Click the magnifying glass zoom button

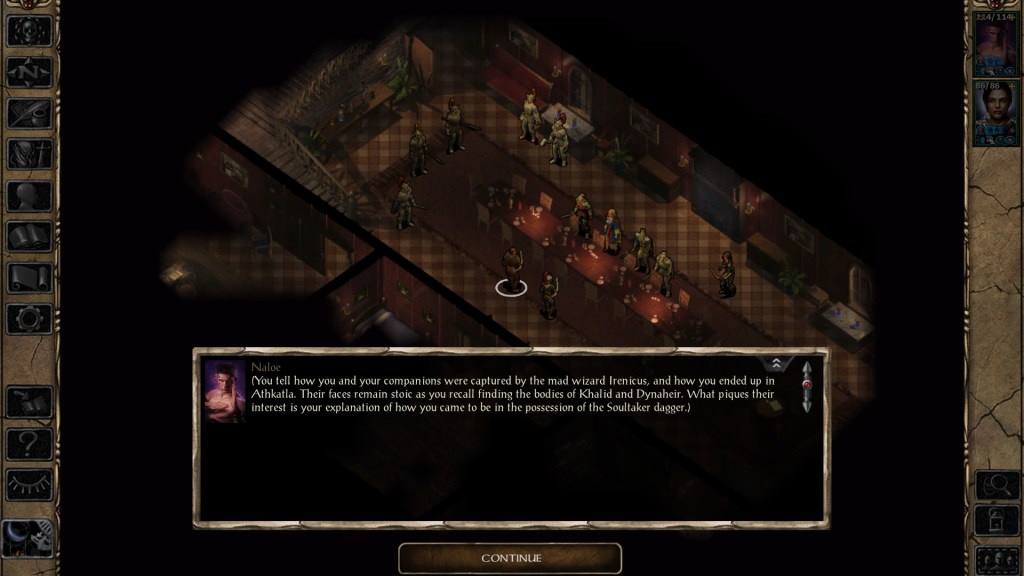point(994,485)
